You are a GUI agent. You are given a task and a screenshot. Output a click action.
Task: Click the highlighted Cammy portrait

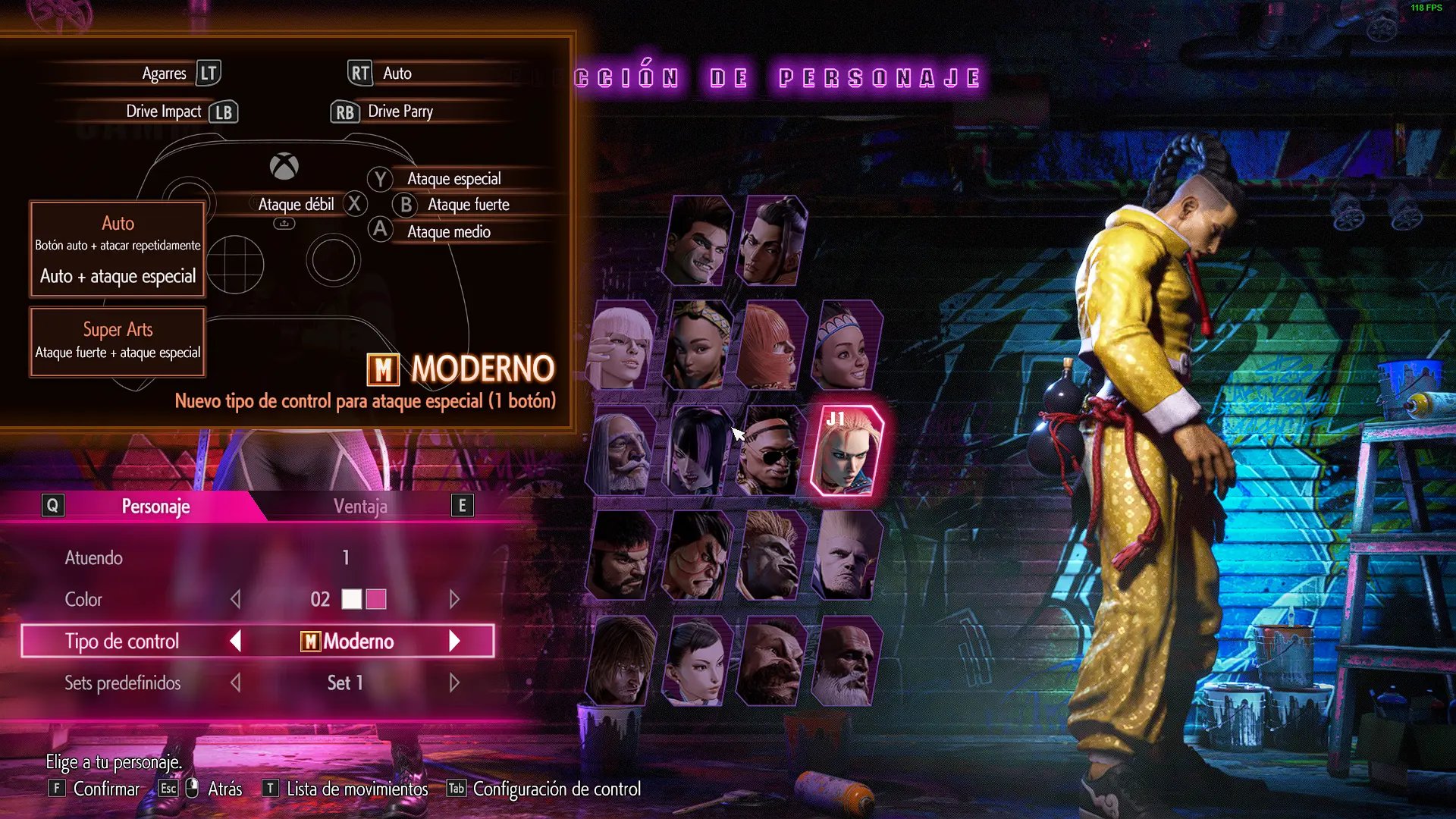click(846, 450)
